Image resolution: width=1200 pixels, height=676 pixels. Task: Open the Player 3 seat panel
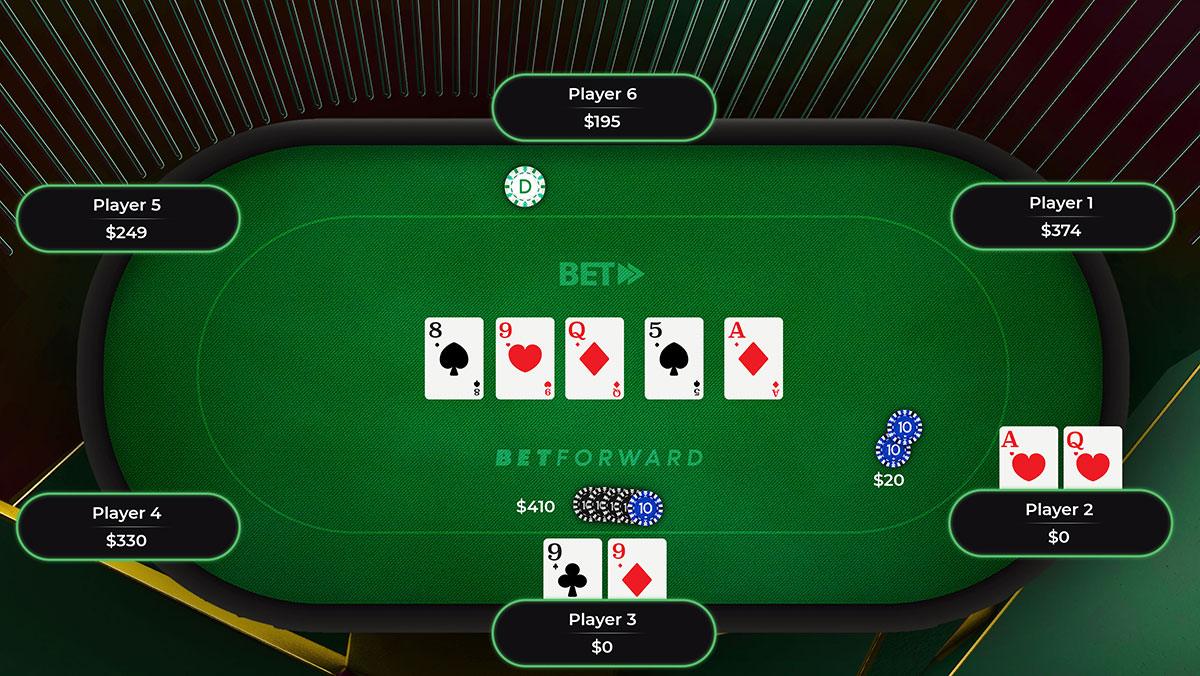[602, 632]
